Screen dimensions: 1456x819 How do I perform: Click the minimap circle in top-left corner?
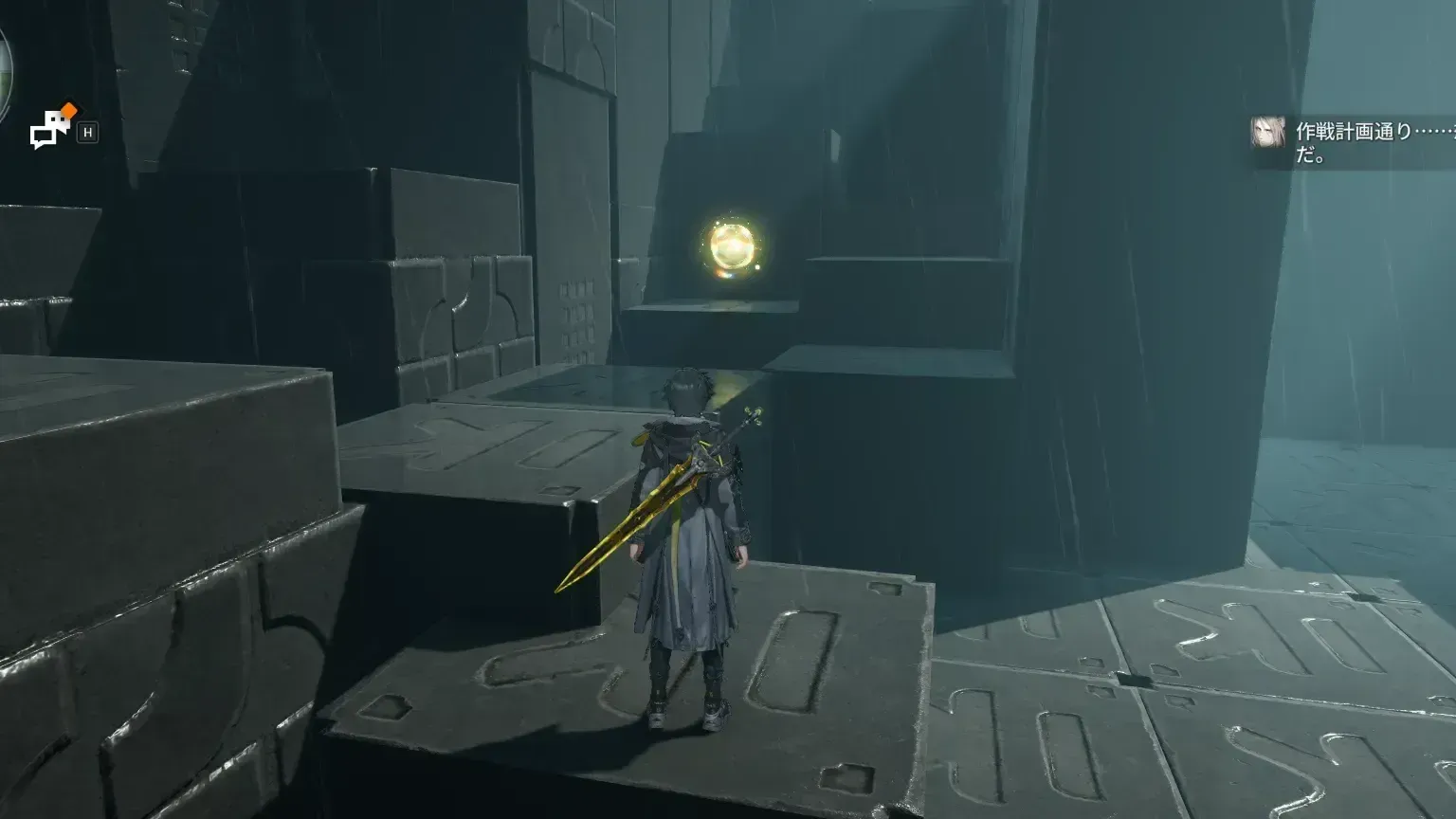click(x=8, y=66)
